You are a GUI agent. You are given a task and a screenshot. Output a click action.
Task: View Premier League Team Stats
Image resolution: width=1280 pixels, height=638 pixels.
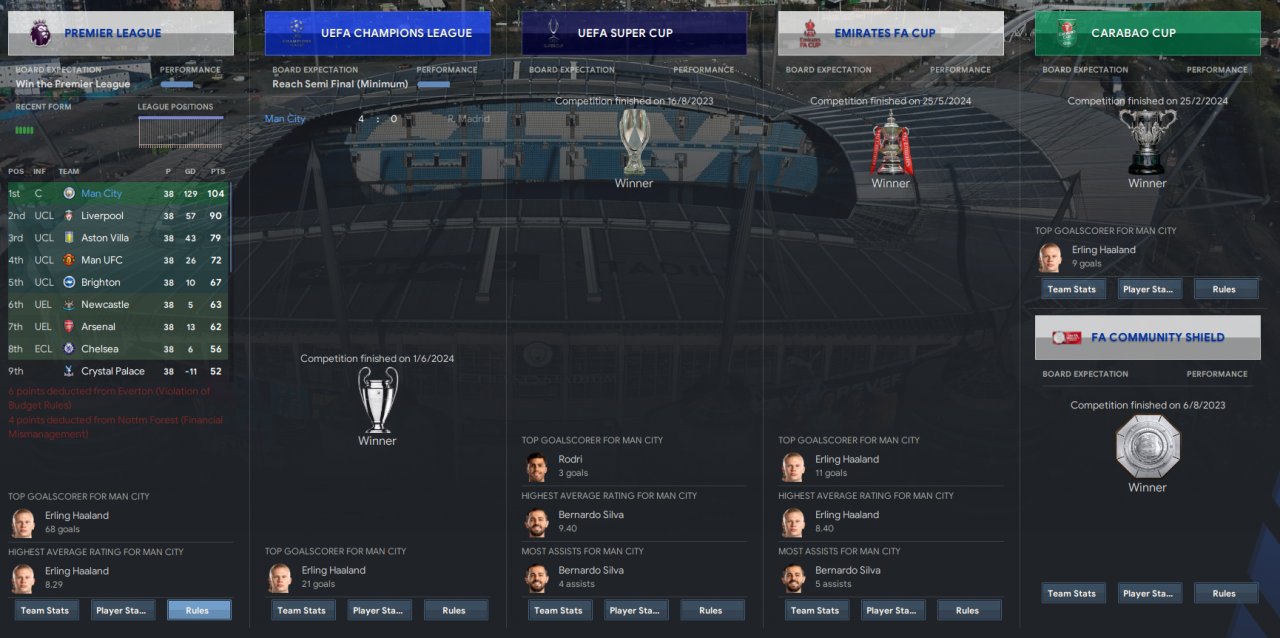tap(46, 610)
